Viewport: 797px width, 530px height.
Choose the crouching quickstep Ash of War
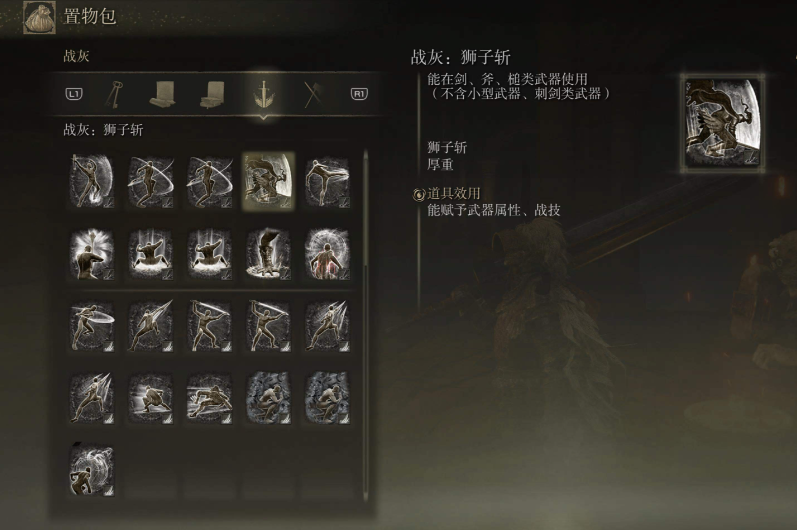click(x=150, y=398)
